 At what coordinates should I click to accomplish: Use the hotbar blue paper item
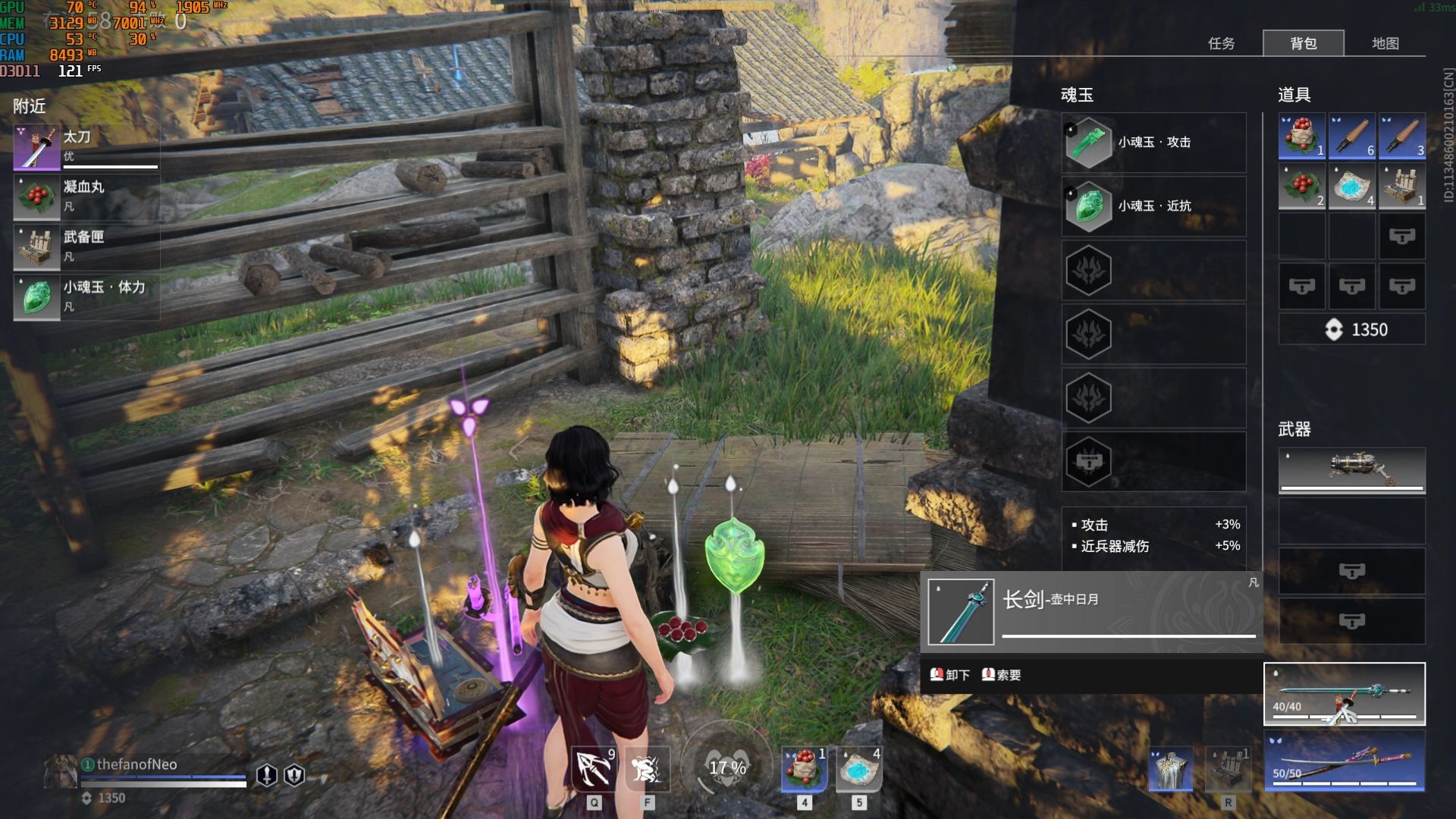[858, 769]
